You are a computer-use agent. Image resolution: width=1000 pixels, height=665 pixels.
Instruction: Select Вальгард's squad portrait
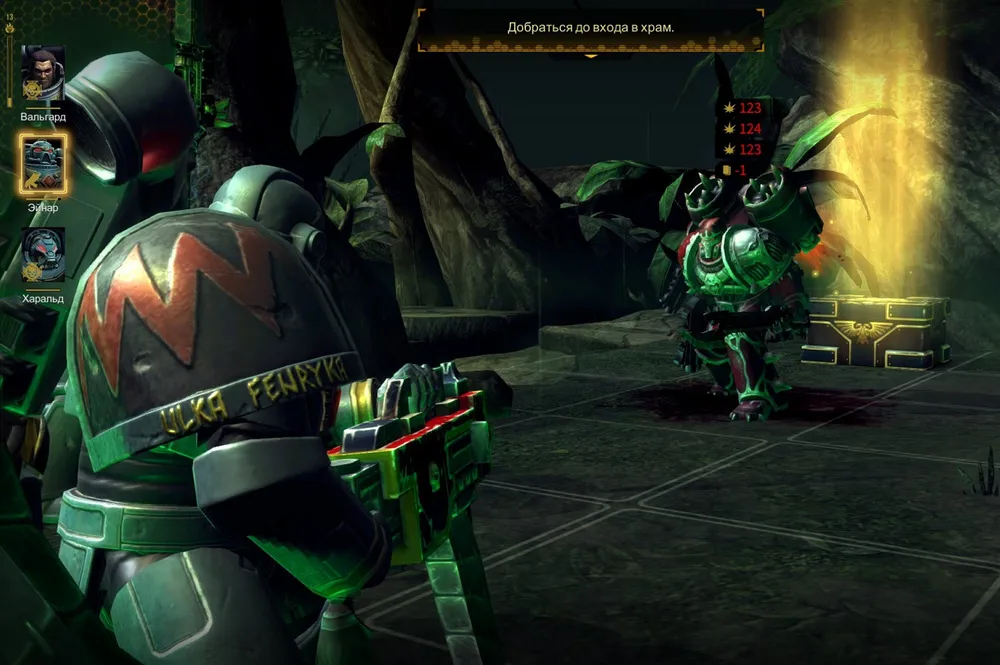tap(43, 75)
